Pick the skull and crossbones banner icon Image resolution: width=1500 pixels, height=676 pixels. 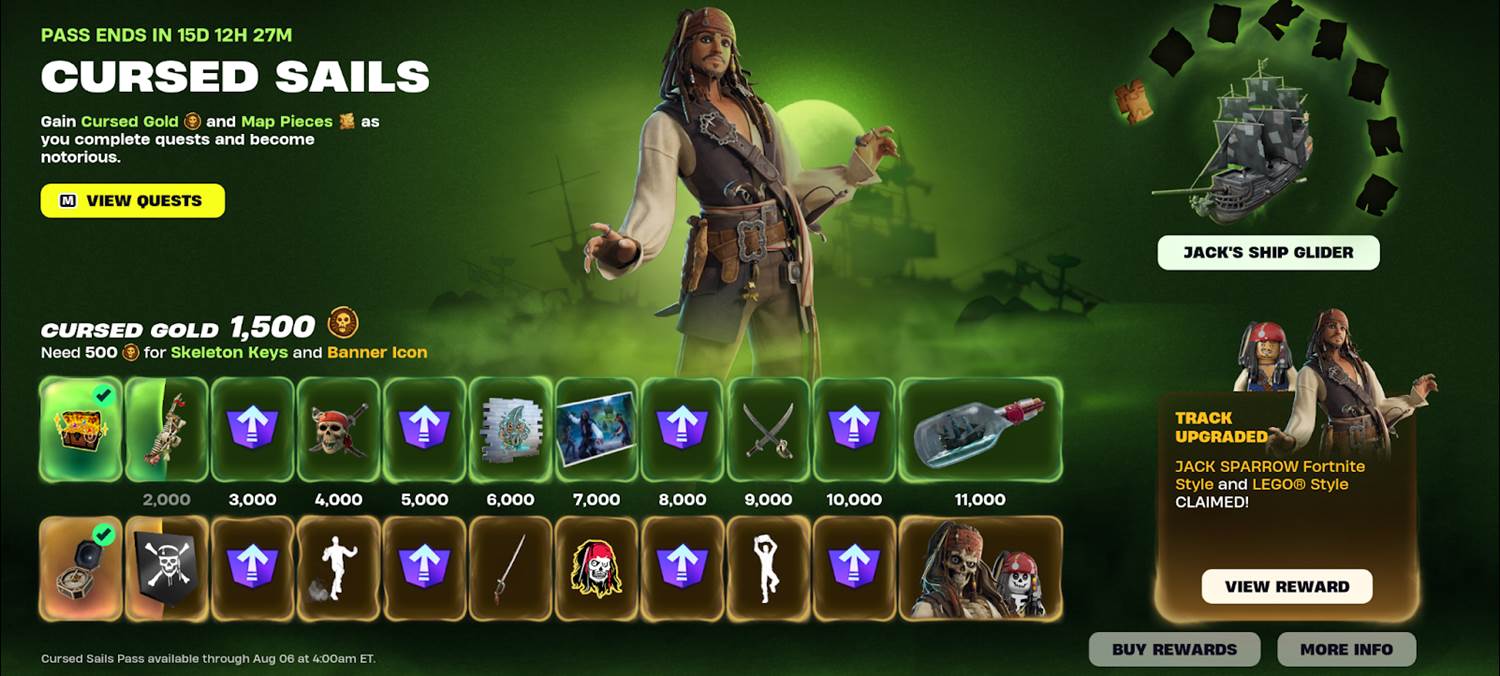coord(167,568)
